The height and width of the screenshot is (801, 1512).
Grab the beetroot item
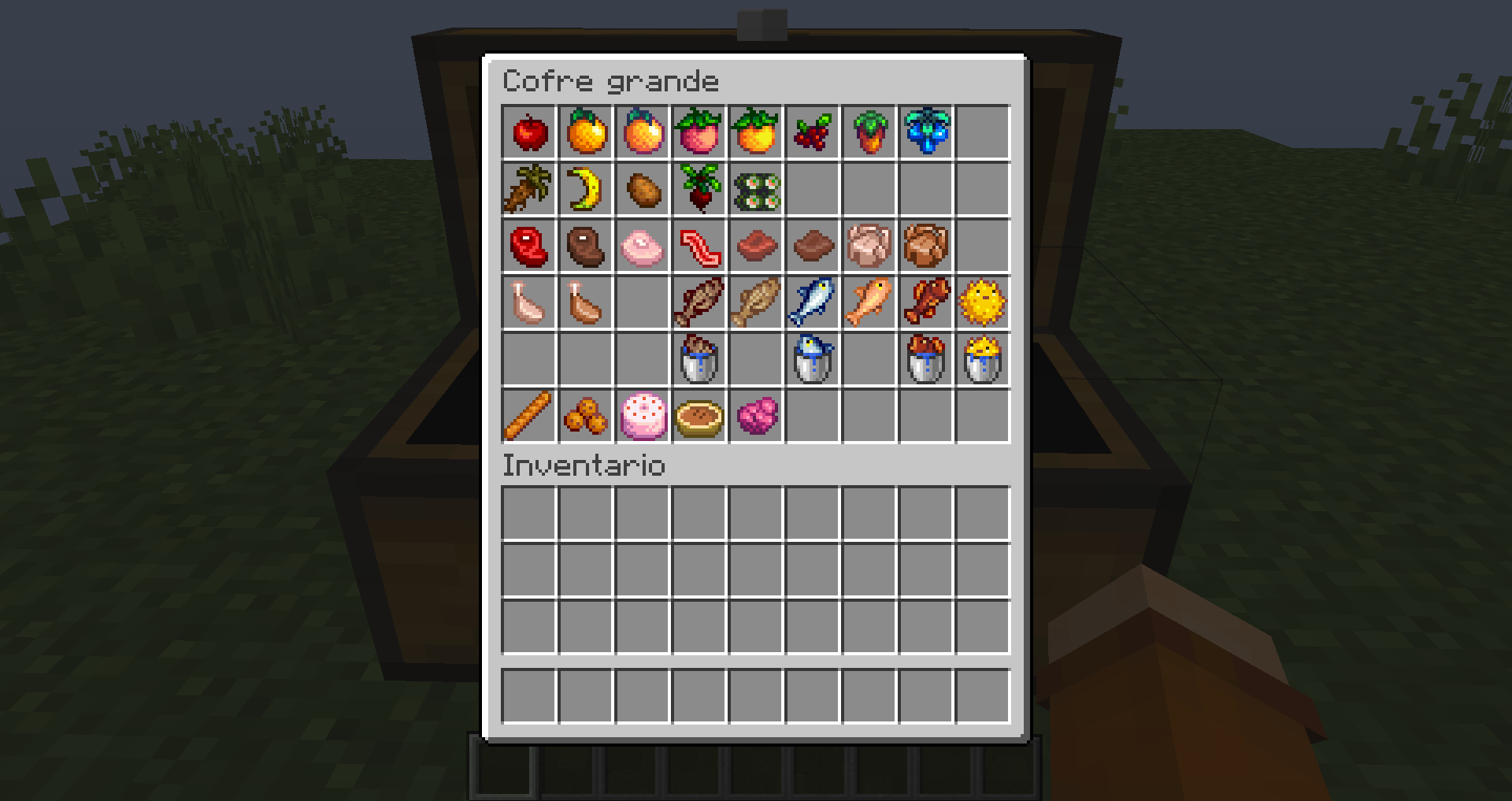(699, 188)
